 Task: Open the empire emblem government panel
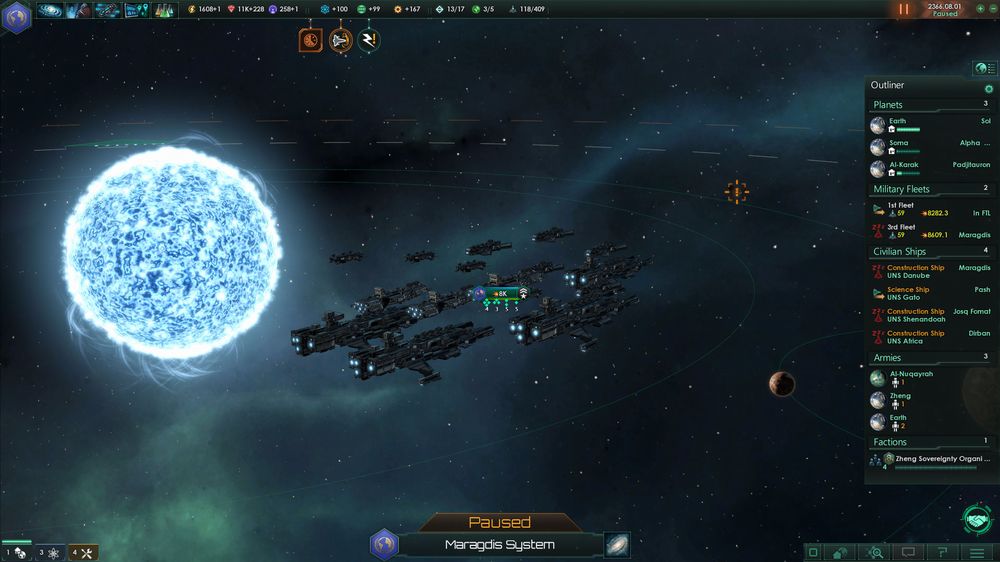17,15
